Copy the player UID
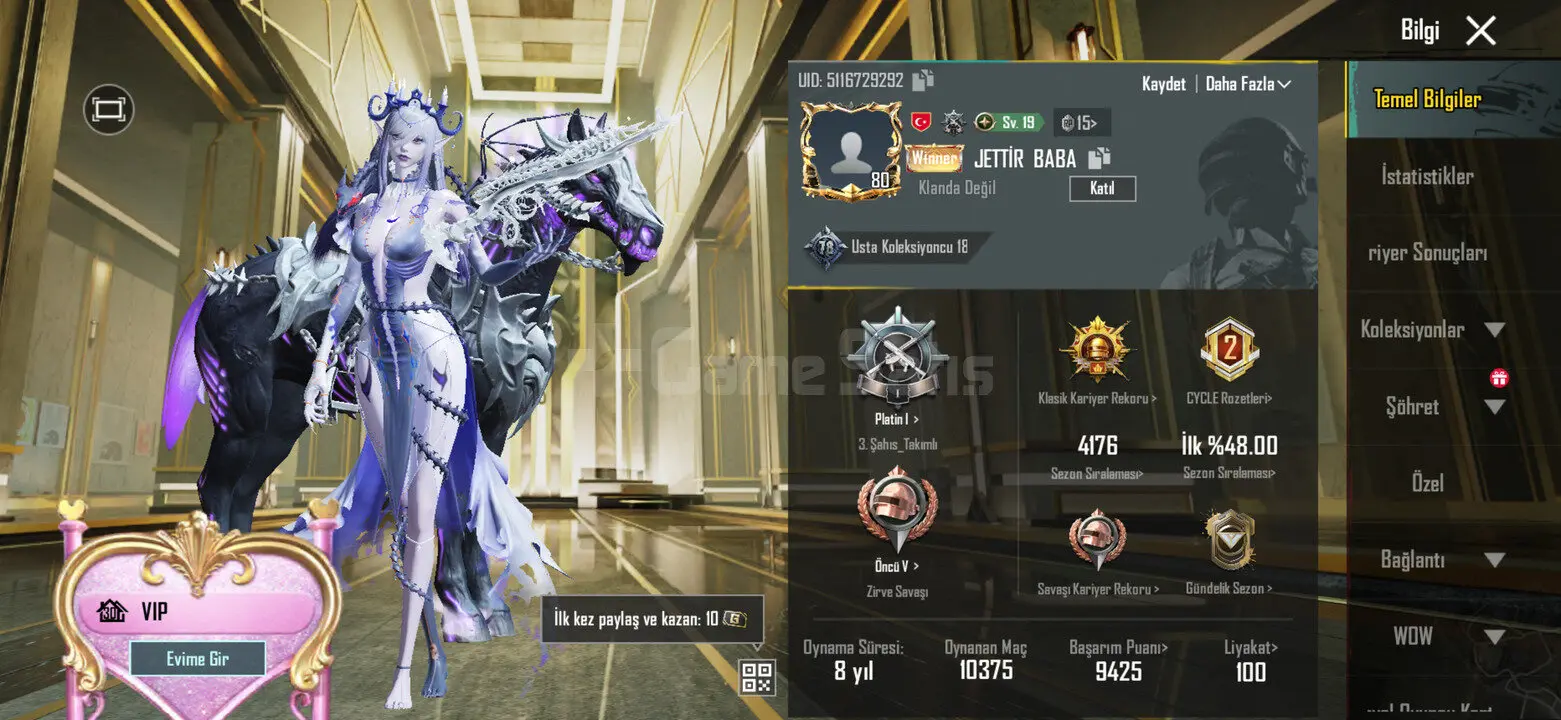Viewport: 1561px width, 720px height. coord(923,80)
